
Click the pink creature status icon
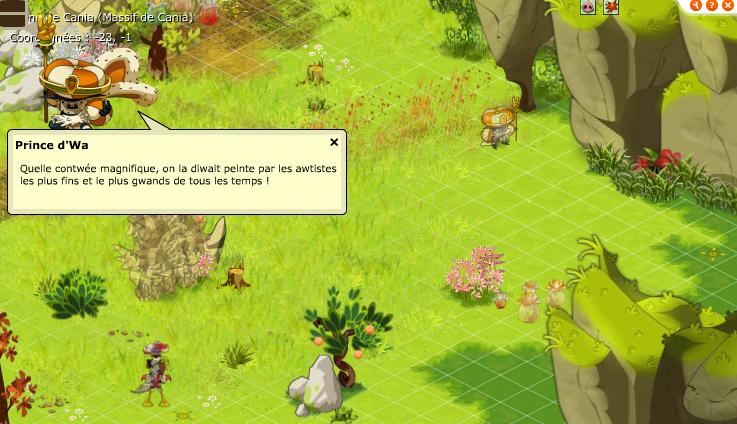coord(588,7)
